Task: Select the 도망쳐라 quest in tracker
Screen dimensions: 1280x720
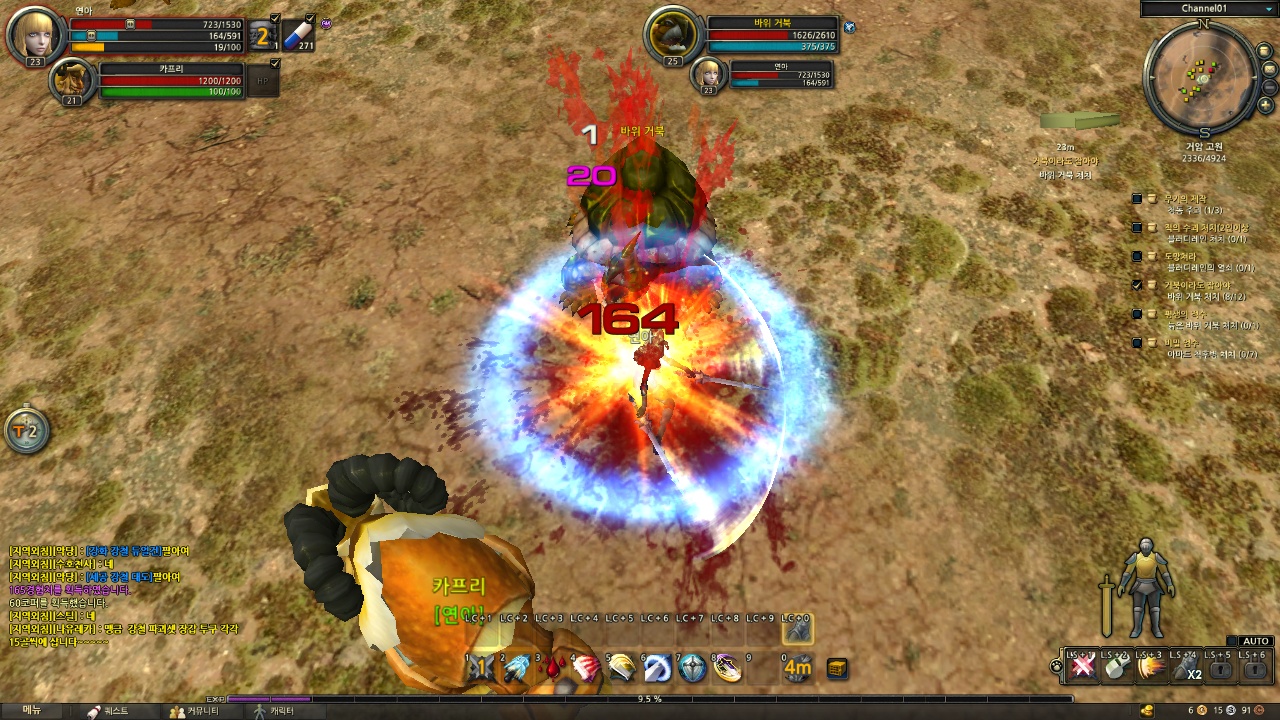Action: 1180,256
